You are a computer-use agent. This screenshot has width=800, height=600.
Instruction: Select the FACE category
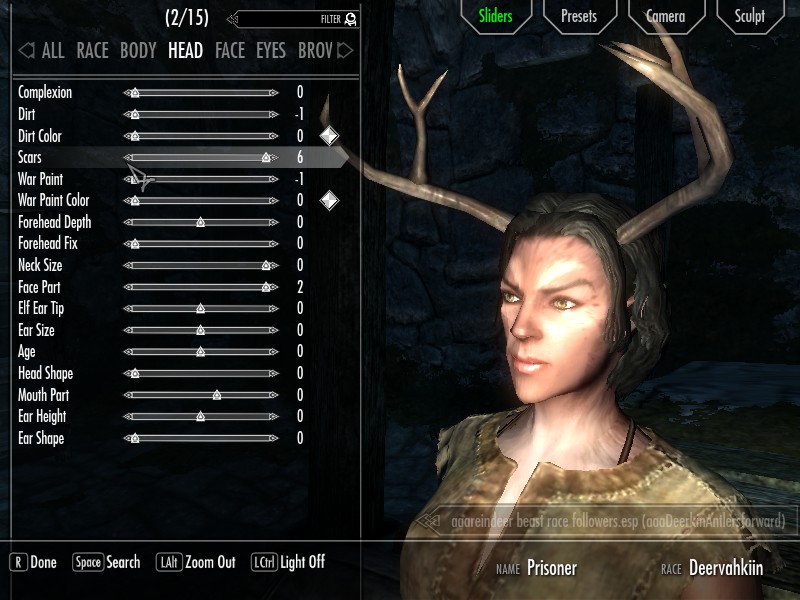229,50
